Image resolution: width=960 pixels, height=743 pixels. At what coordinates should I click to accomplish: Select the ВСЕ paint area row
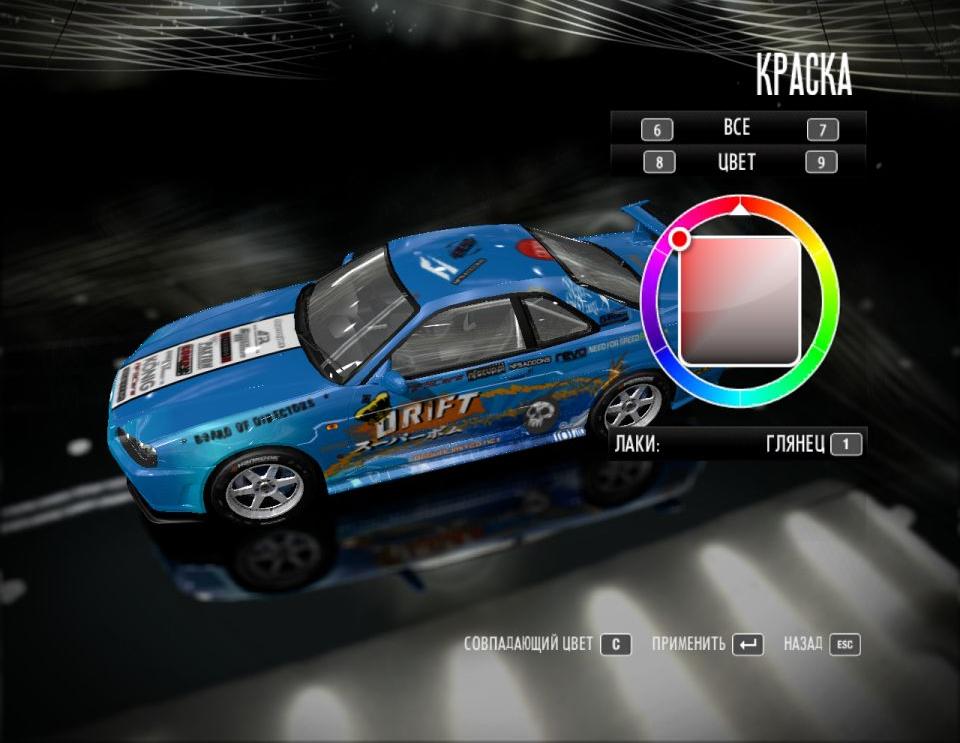click(x=737, y=129)
